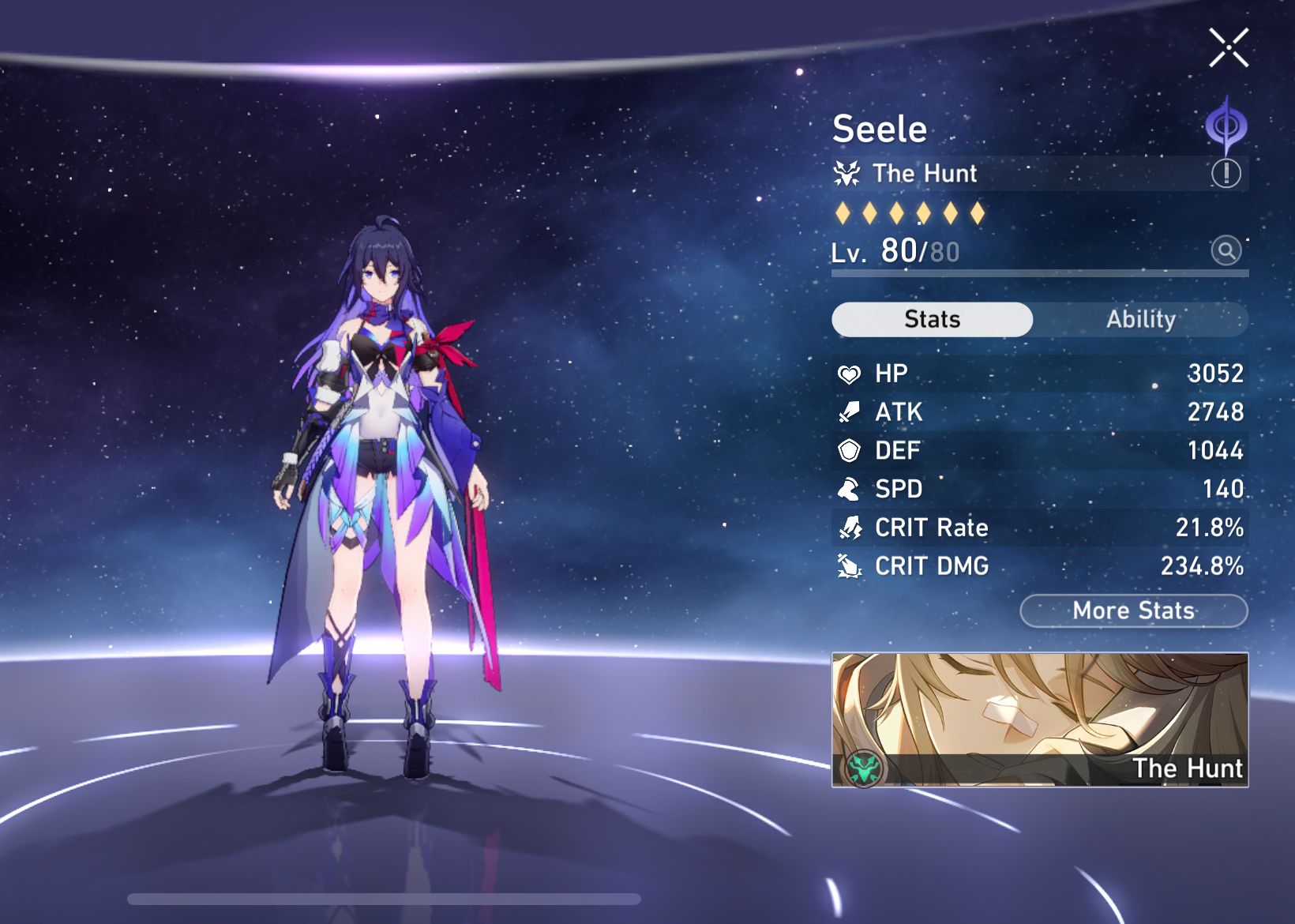Click the last Eidolon diamond in the row
1295x924 pixels.
pos(978,215)
